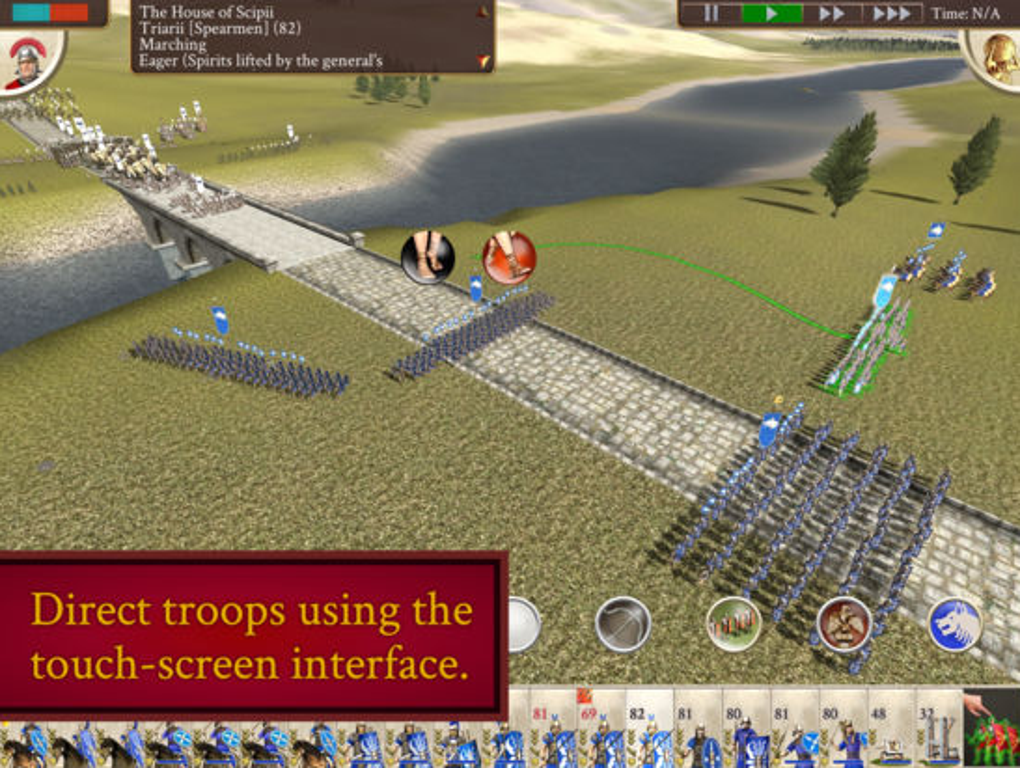The height and width of the screenshot is (768, 1020).
Task: Set battle to normal play speed
Action: pos(771,14)
